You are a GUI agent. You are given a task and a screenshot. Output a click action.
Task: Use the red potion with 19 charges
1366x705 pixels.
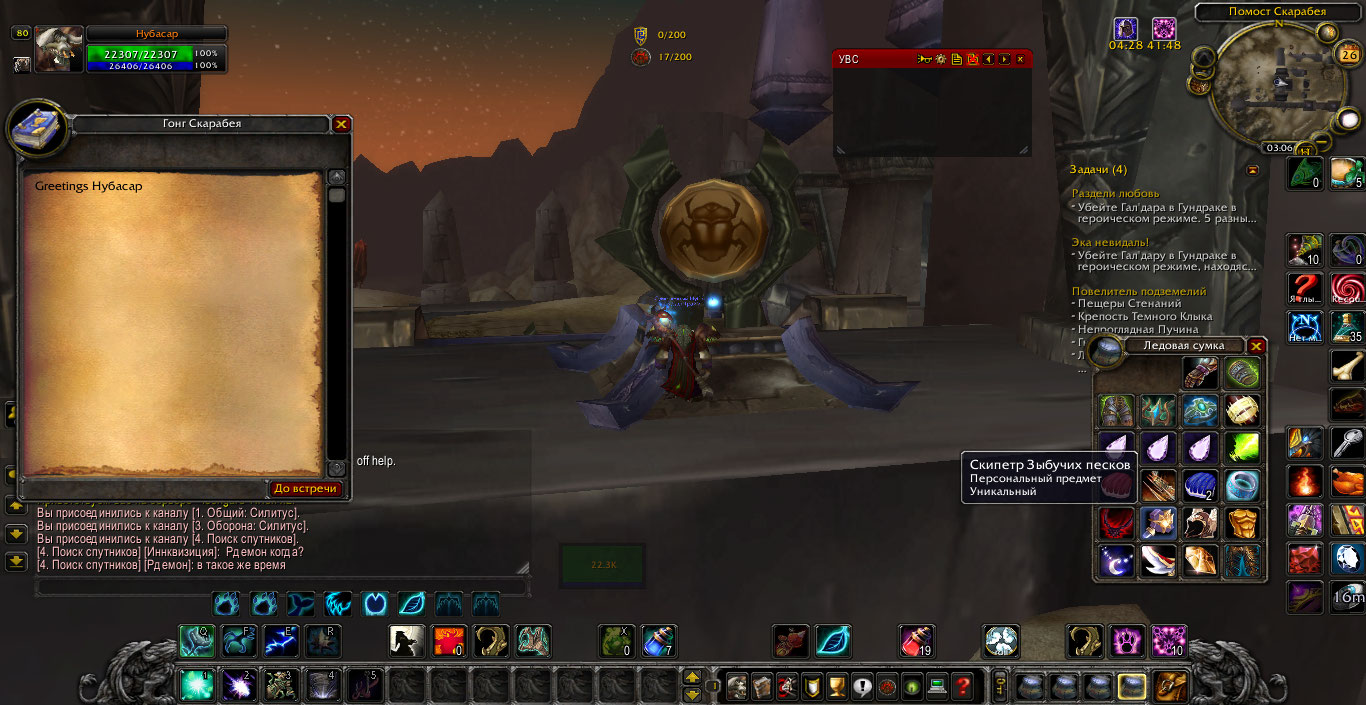915,640
